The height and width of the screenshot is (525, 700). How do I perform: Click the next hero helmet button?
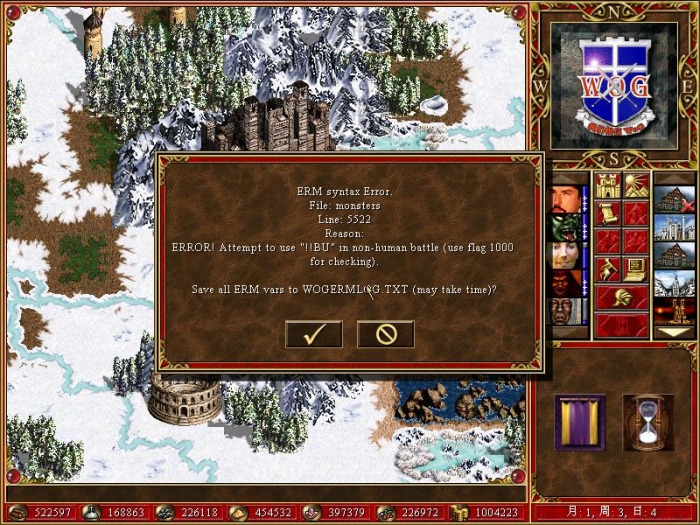(x=621, y=297)
